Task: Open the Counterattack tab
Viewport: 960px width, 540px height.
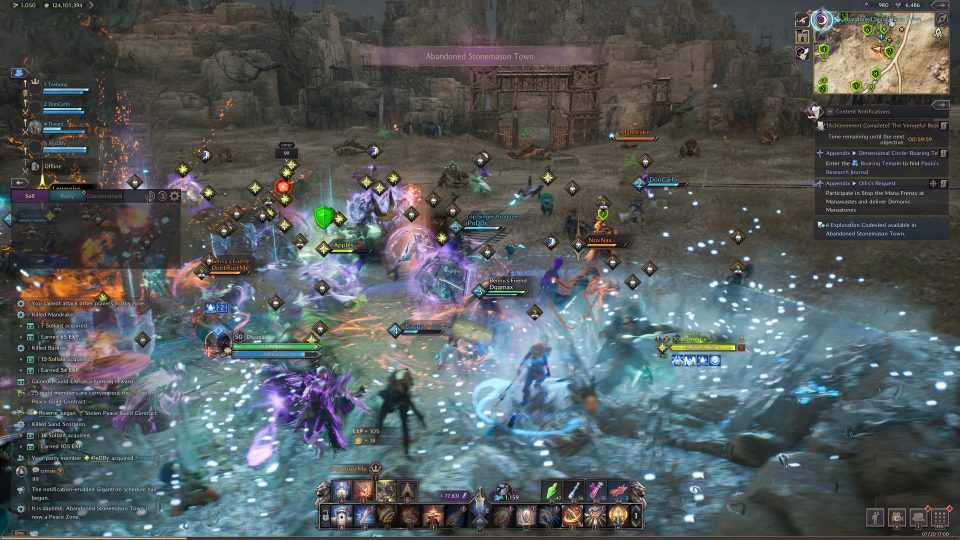Action: coord(104,196)
